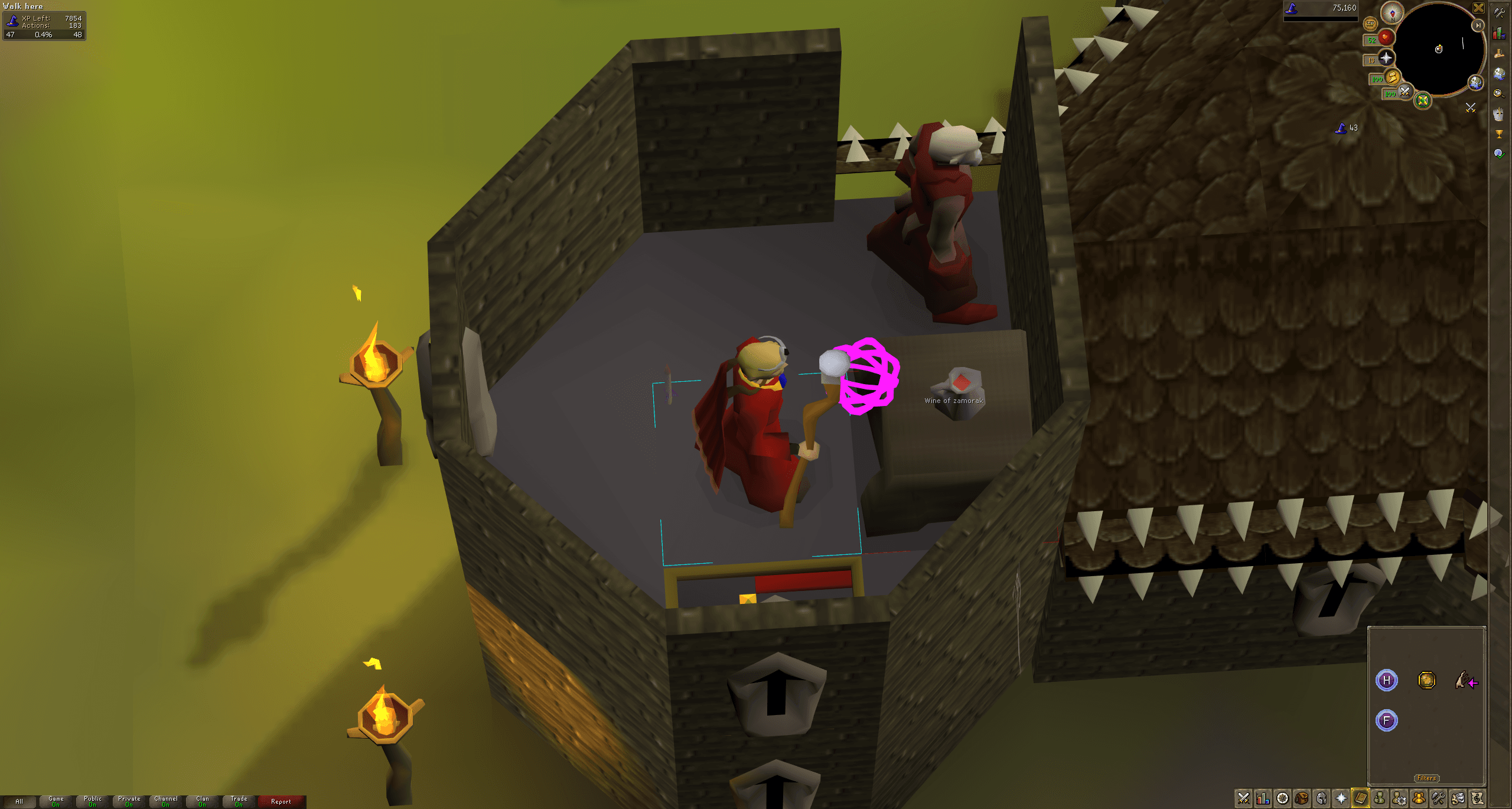Click the compass above the minimap

[1393, 13]
